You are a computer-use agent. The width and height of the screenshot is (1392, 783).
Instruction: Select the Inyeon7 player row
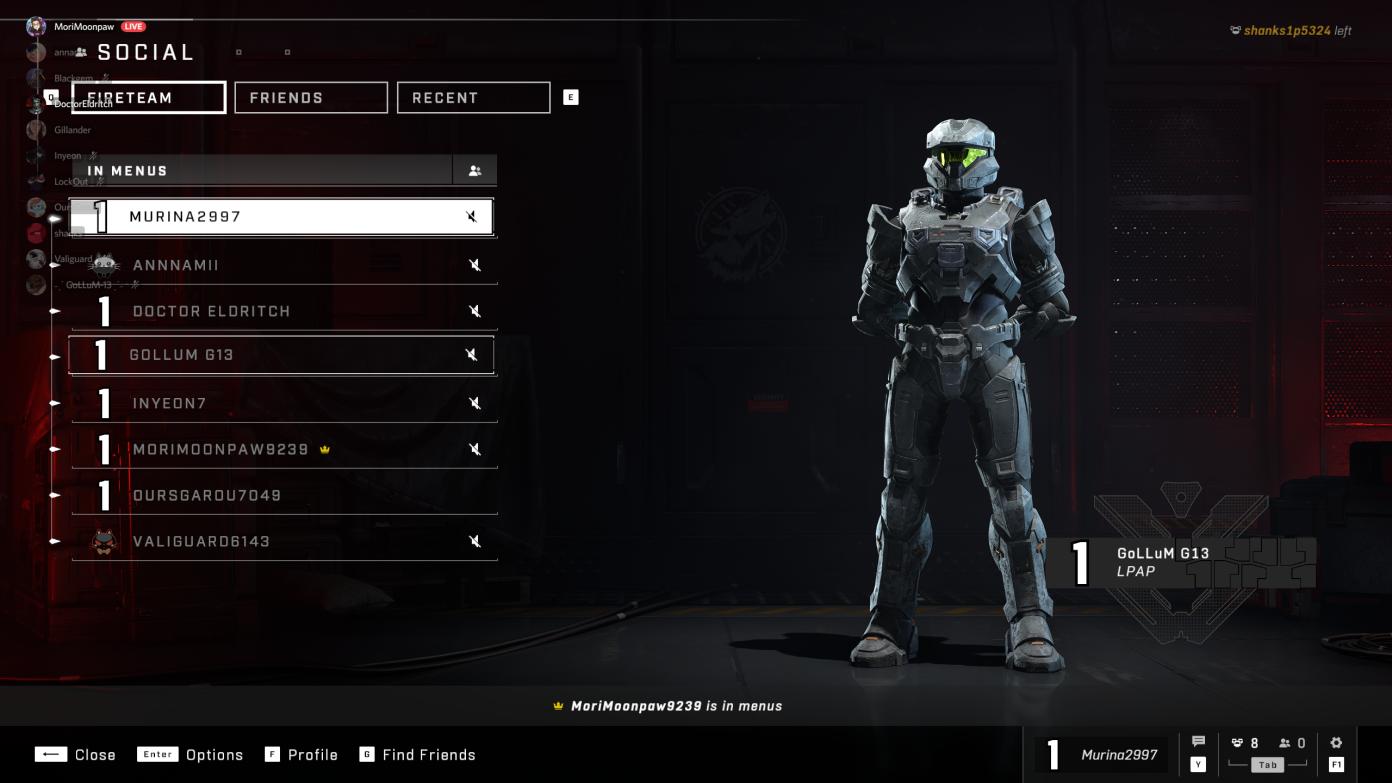point(281,403)
